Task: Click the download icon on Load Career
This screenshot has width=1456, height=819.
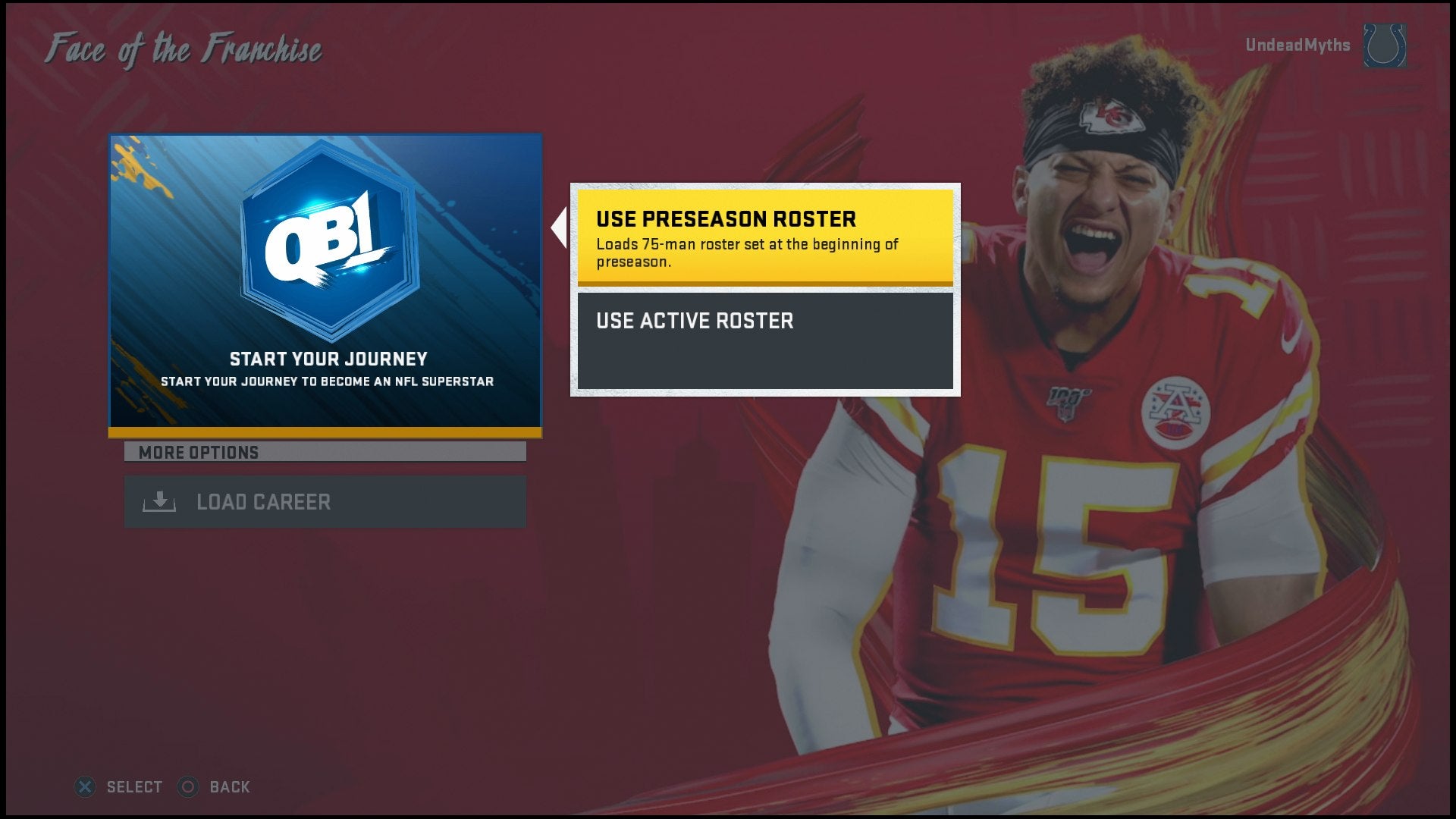Action: click(159, 501)
